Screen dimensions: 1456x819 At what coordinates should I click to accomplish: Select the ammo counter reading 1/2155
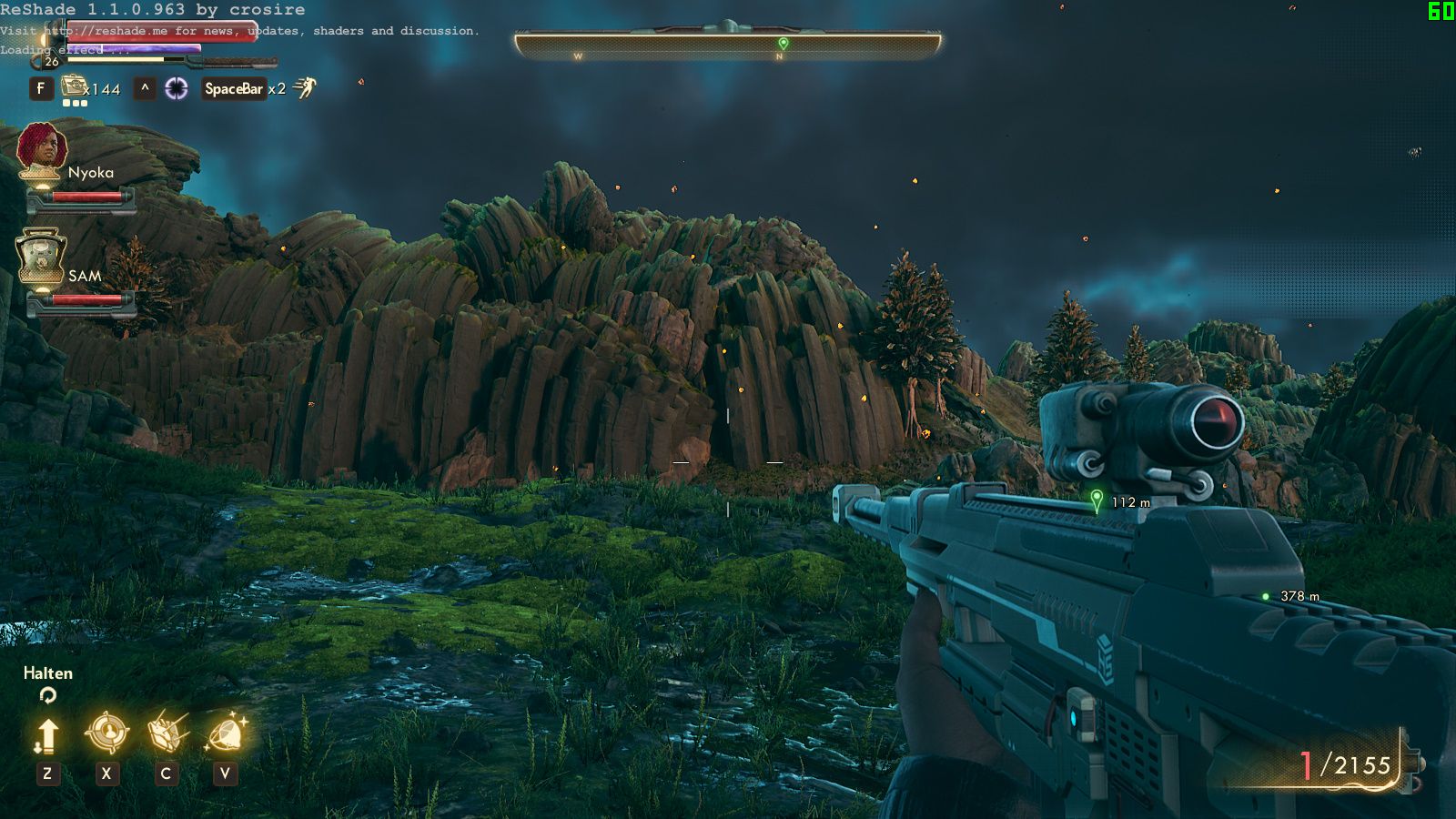coord(1345,765)
